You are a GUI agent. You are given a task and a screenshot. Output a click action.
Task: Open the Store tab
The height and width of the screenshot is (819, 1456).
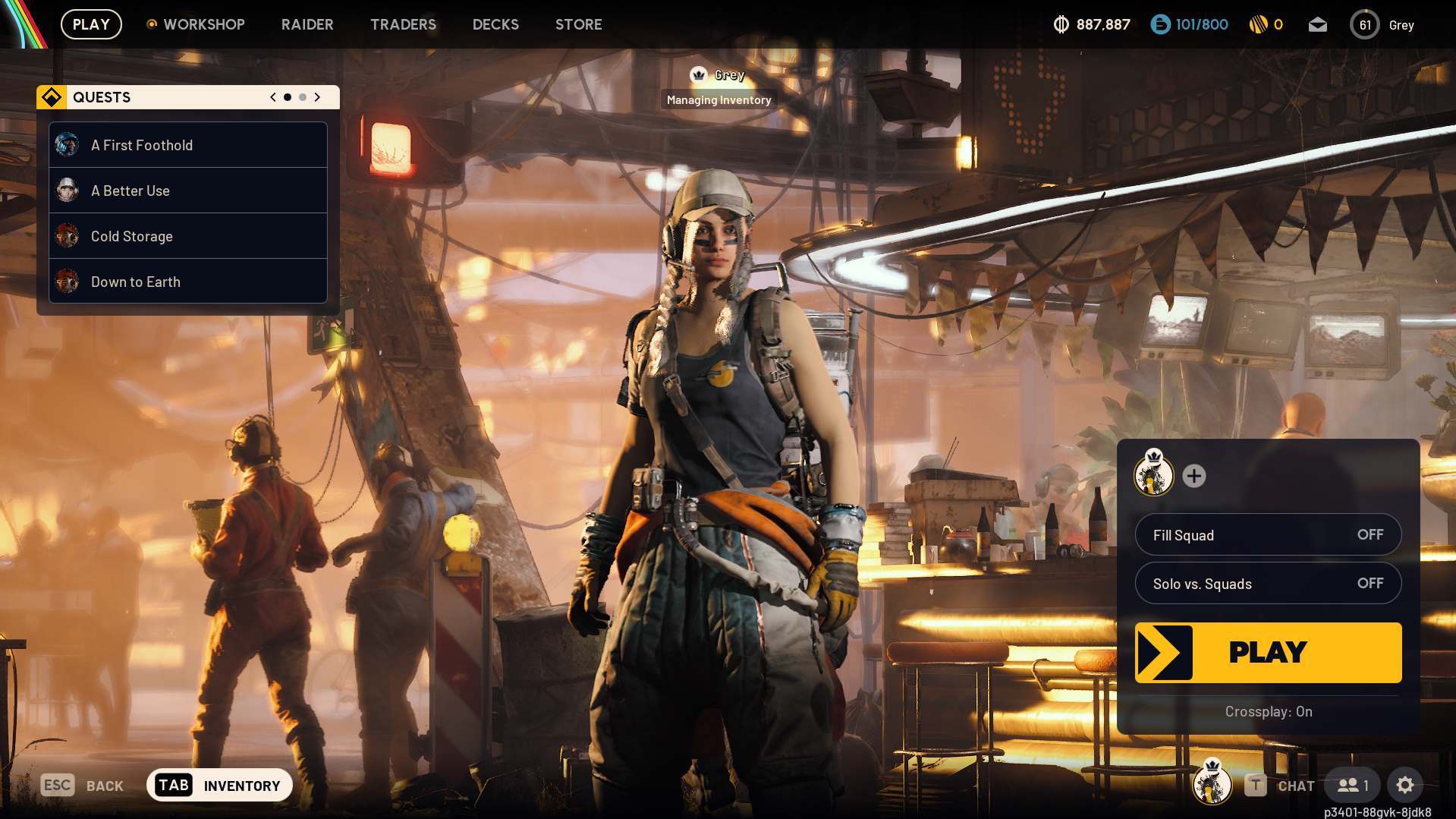click(x=578, y=24)
